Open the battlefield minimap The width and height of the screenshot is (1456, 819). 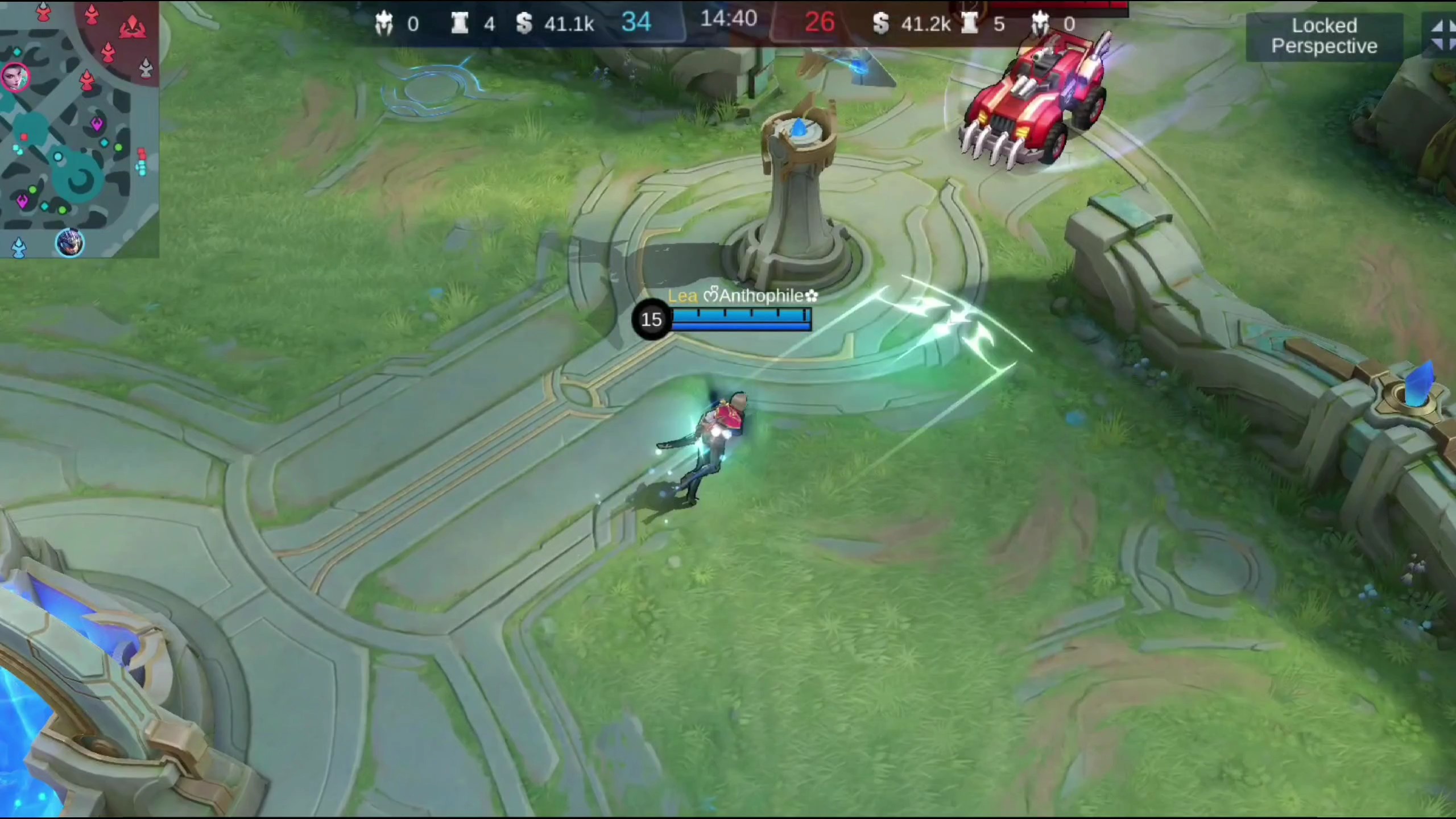[78, 128]
